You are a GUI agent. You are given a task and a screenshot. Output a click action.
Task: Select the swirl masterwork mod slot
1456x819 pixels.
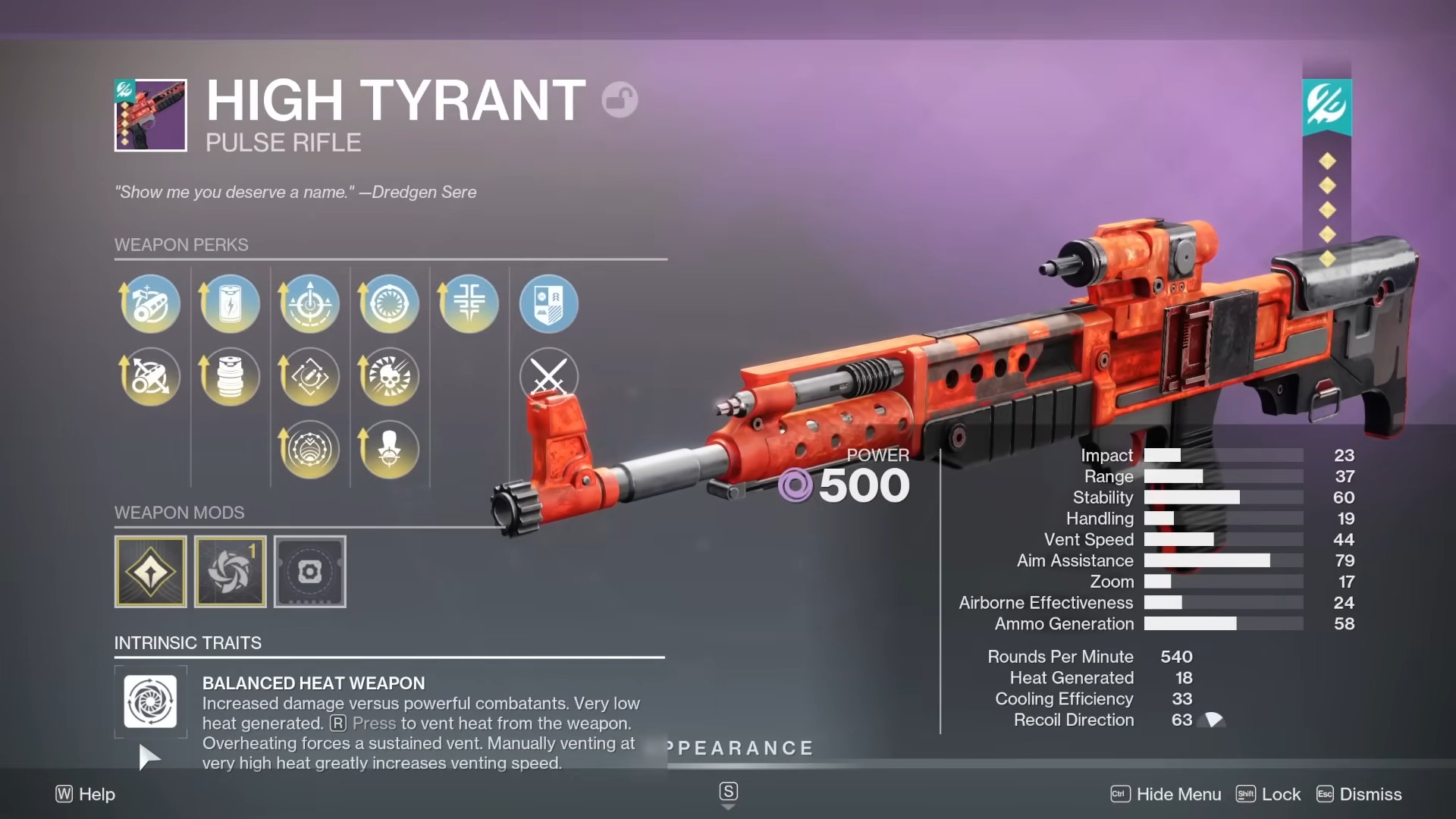(x=230, y=572)
